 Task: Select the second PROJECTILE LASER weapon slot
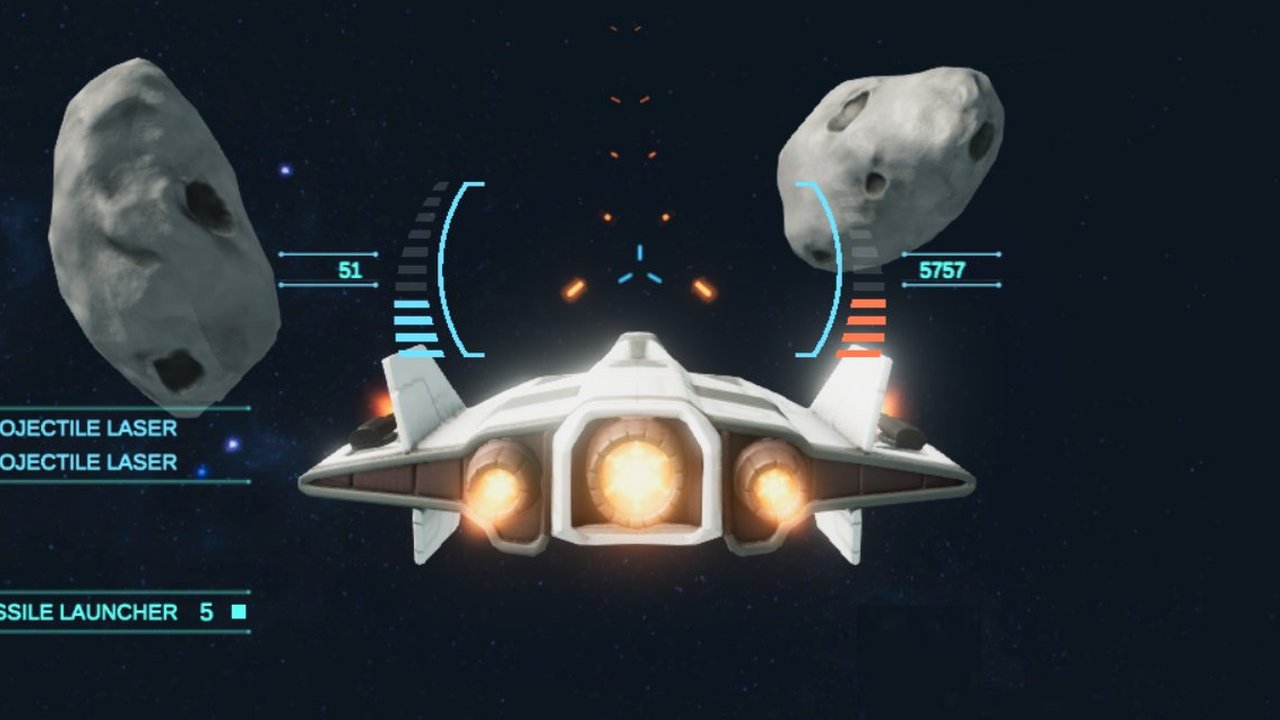click(90, 463)
